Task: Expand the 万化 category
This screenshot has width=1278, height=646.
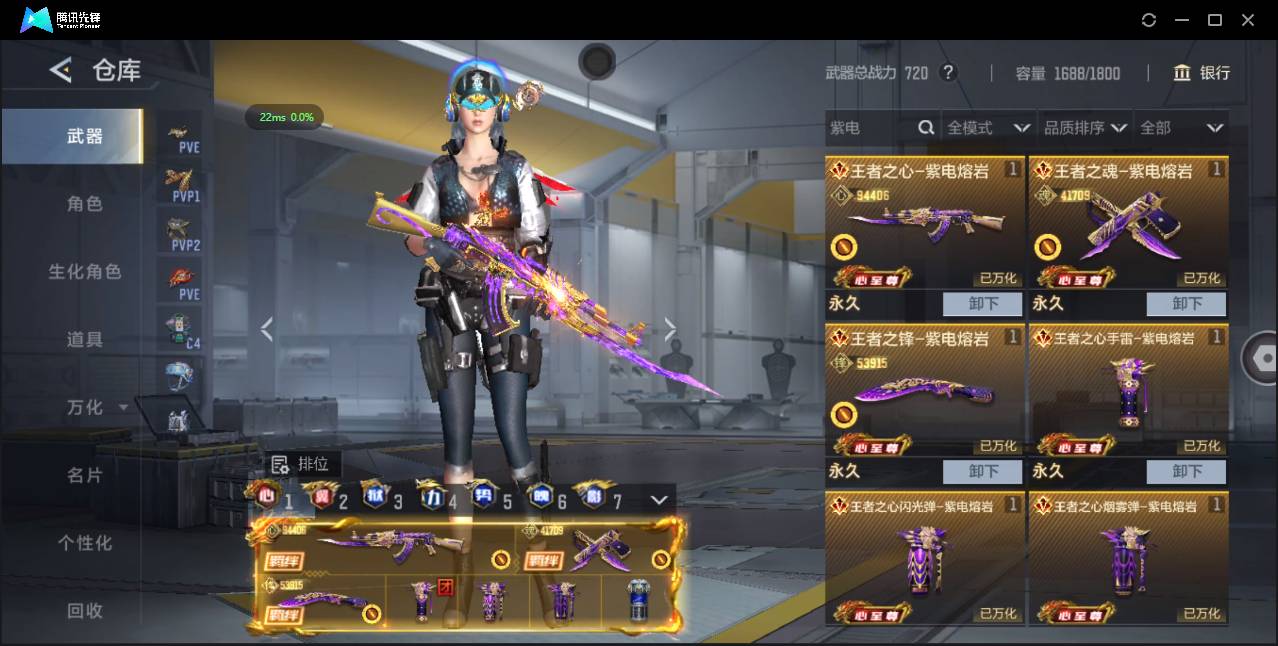Action: (x=96, y=407)
